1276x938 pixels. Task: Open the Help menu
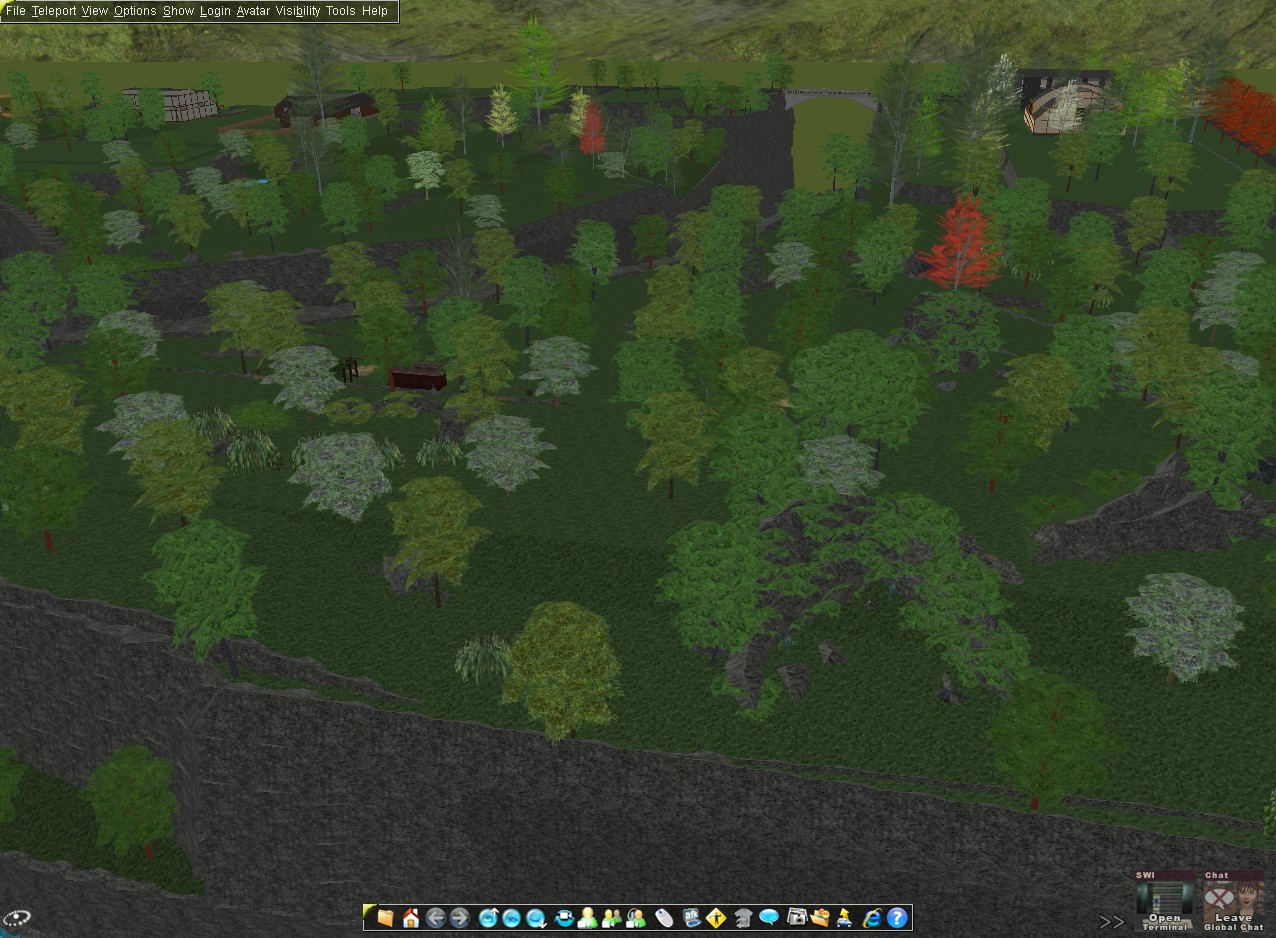pos(375,11)
